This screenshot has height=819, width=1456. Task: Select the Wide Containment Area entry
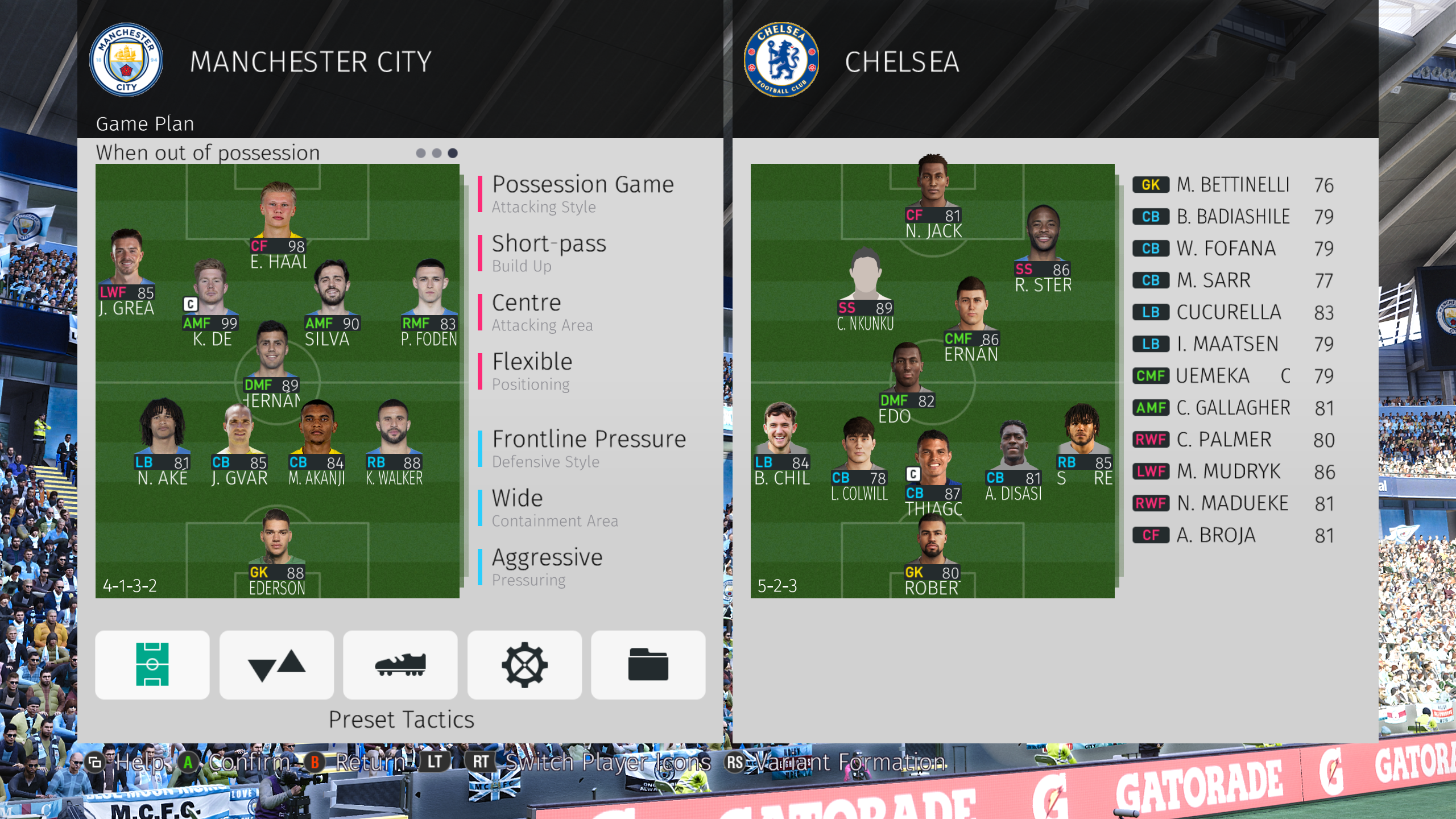coord(555,507)
